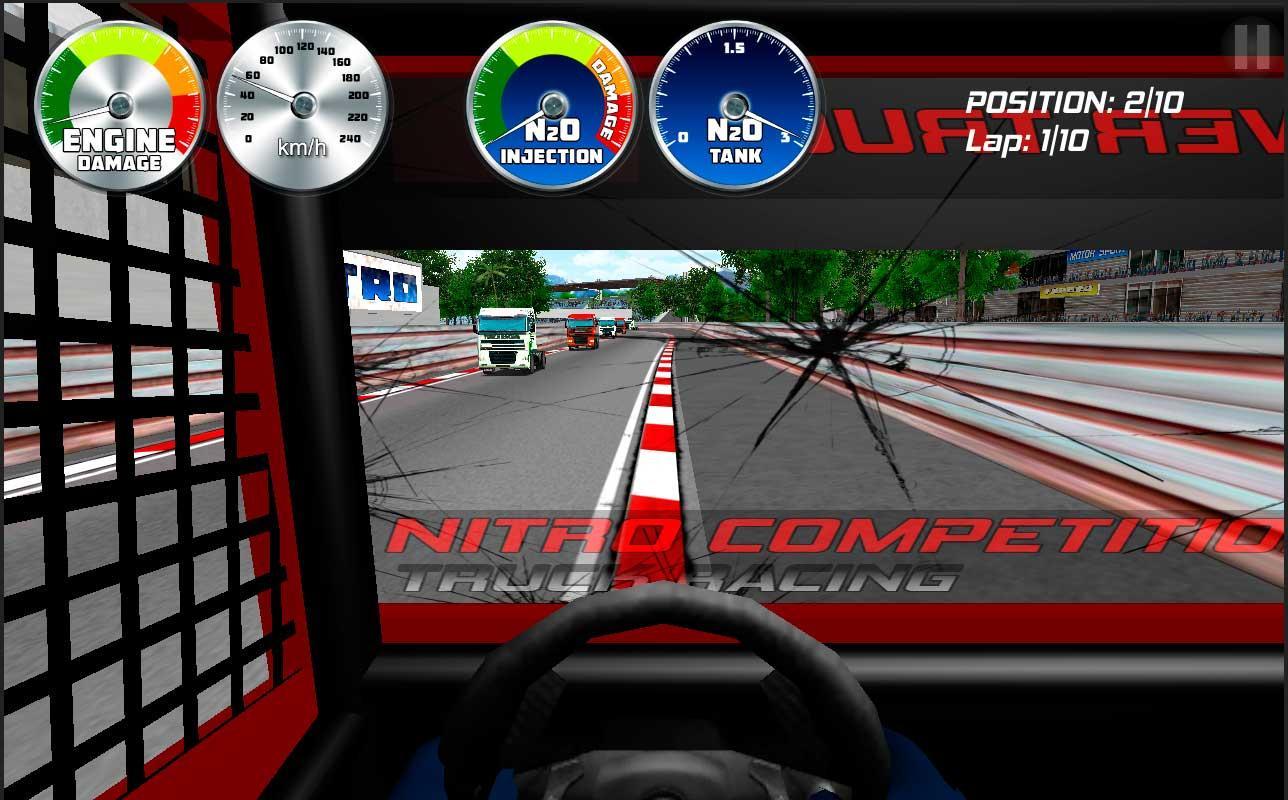Screen dimensions: 1288x800
Task: Activate N2O boost via the tank dial
Action: tap(736, 105)
